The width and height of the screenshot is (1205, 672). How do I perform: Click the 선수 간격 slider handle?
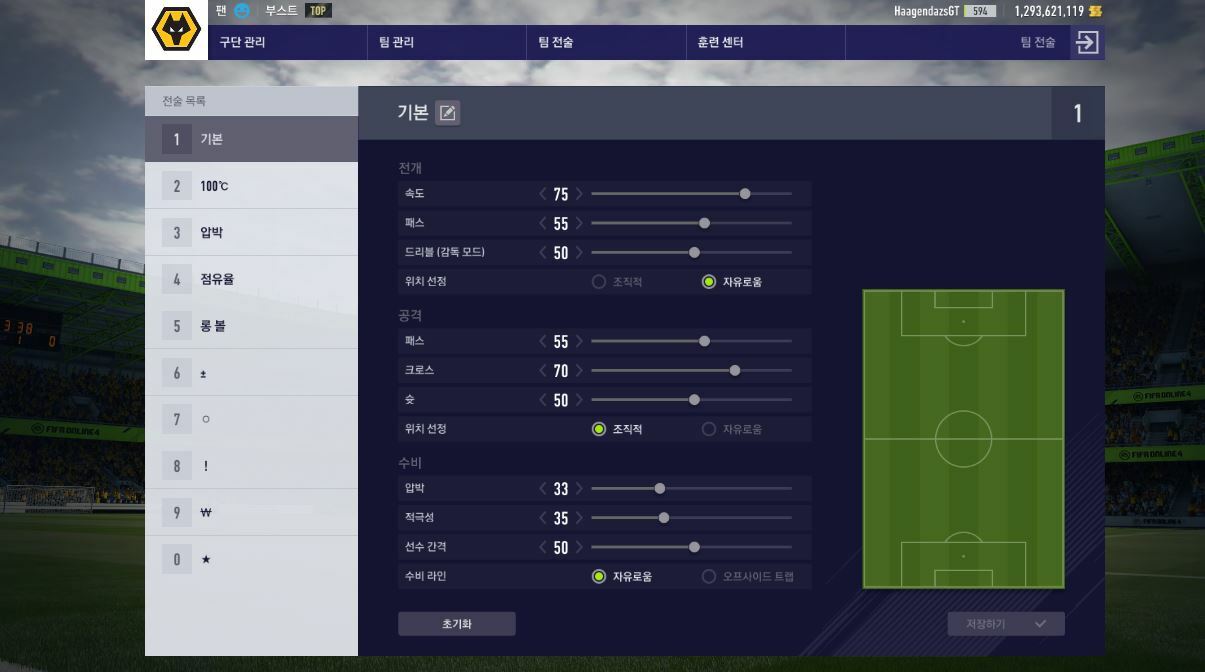point(694,547)
